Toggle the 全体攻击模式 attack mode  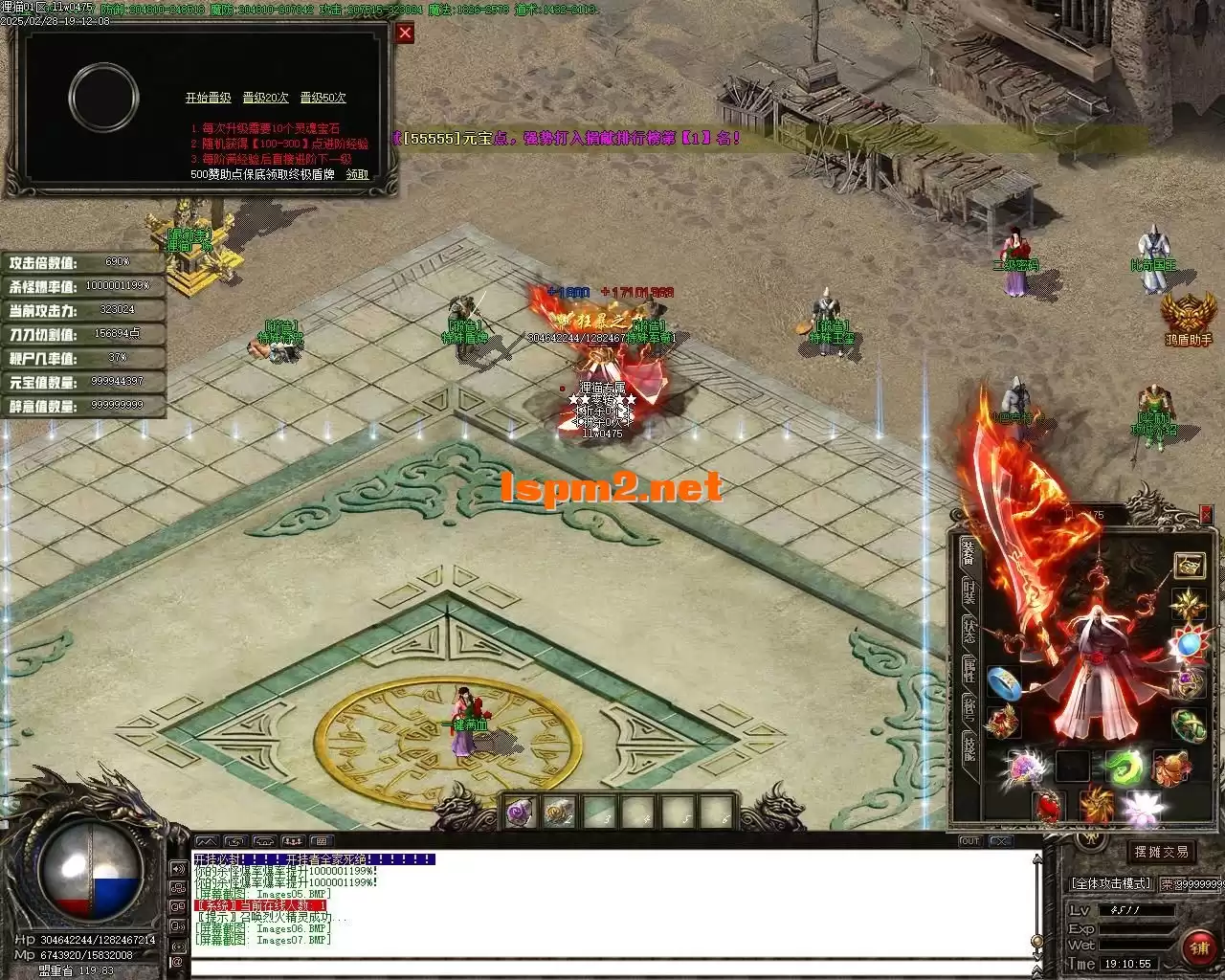tap(1110, 883)
